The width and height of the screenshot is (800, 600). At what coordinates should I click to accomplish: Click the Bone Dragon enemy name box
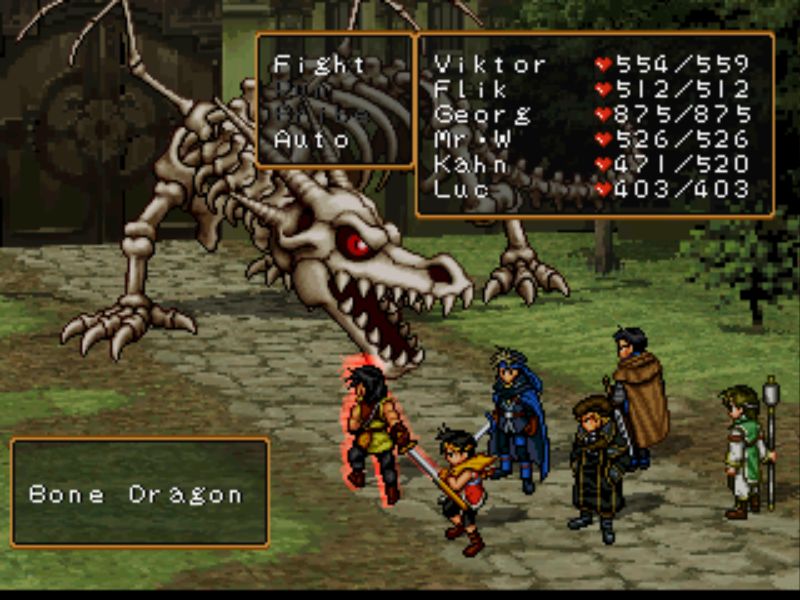(x=139, y=494)
